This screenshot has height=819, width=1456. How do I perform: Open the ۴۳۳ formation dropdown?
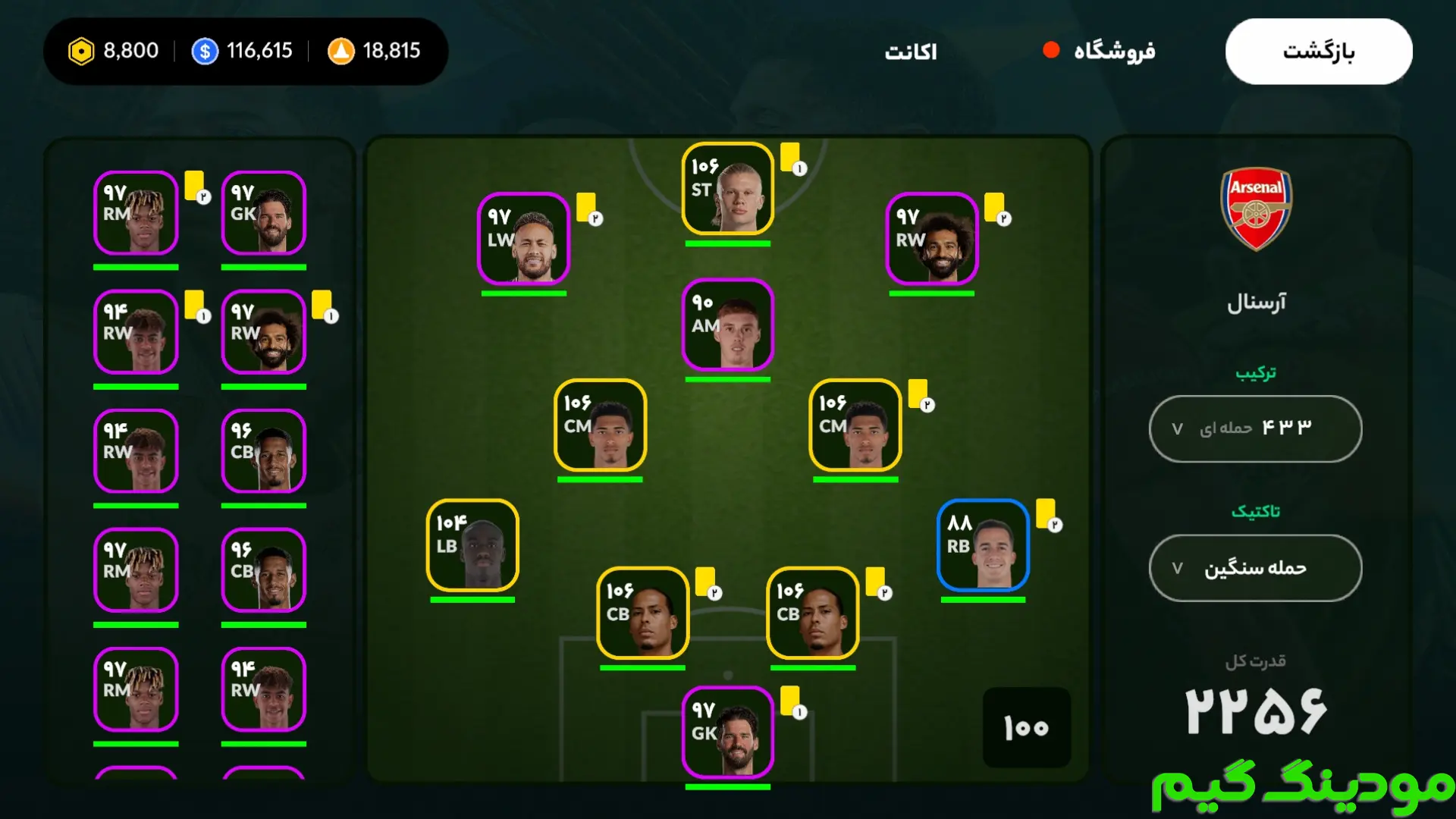1255,428
